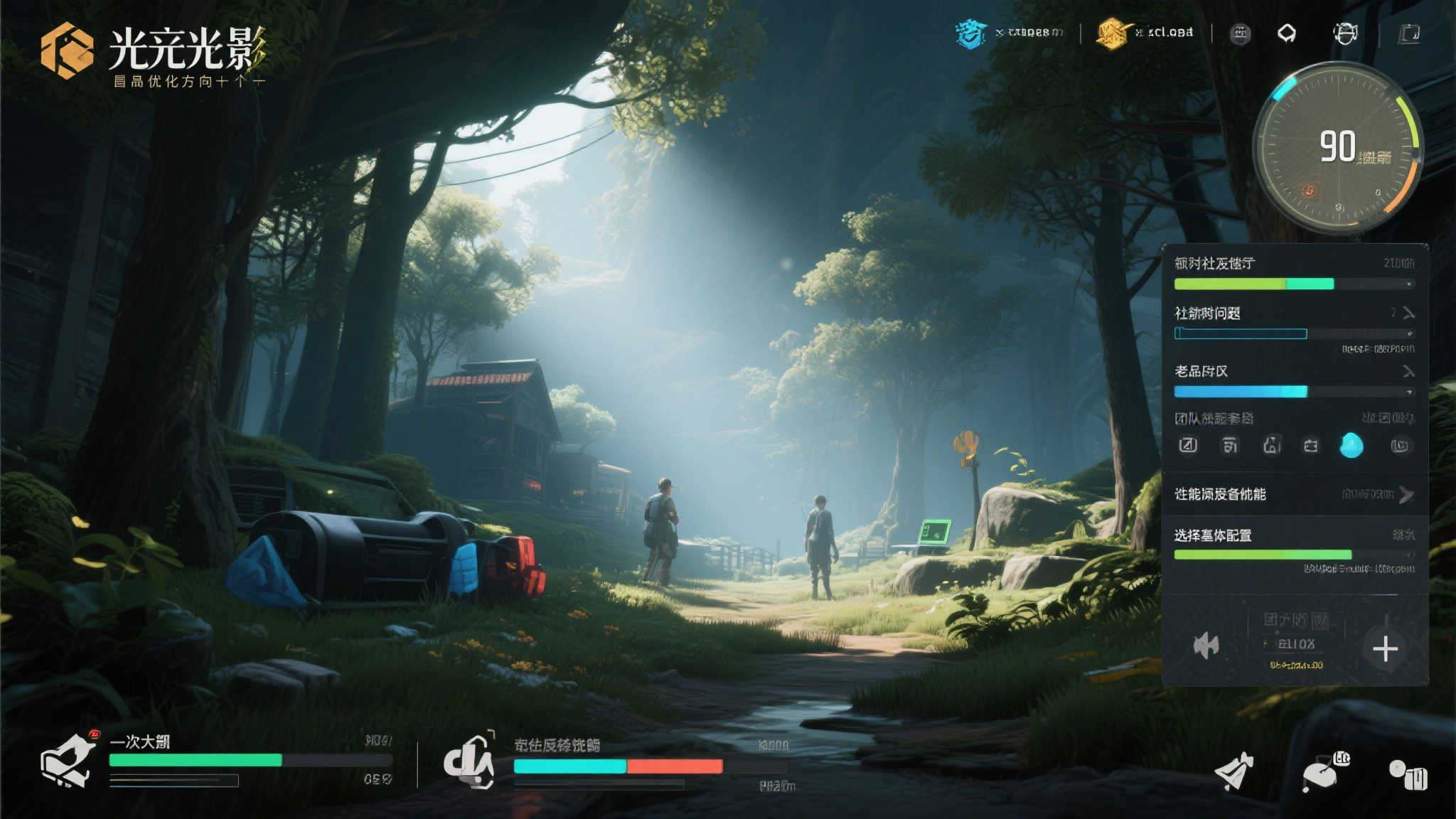This screenshot has height=819, width=1456.
Task: Open the gold hexagon currency icon
Action: [x=1113, y=33]
